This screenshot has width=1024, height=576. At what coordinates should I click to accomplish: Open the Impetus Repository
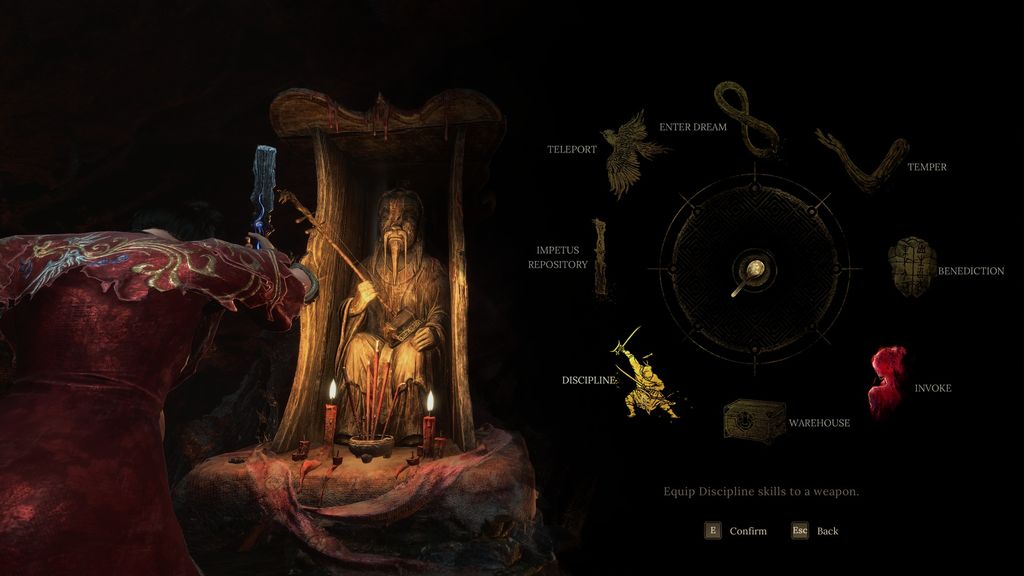tap(600, 258)
